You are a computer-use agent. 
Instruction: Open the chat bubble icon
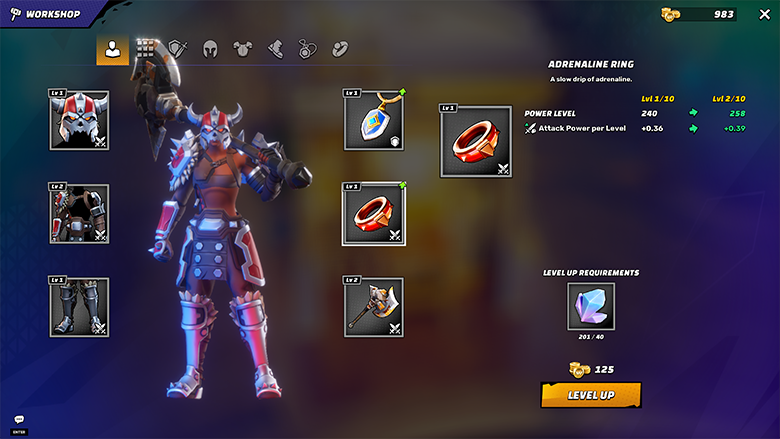19,420
